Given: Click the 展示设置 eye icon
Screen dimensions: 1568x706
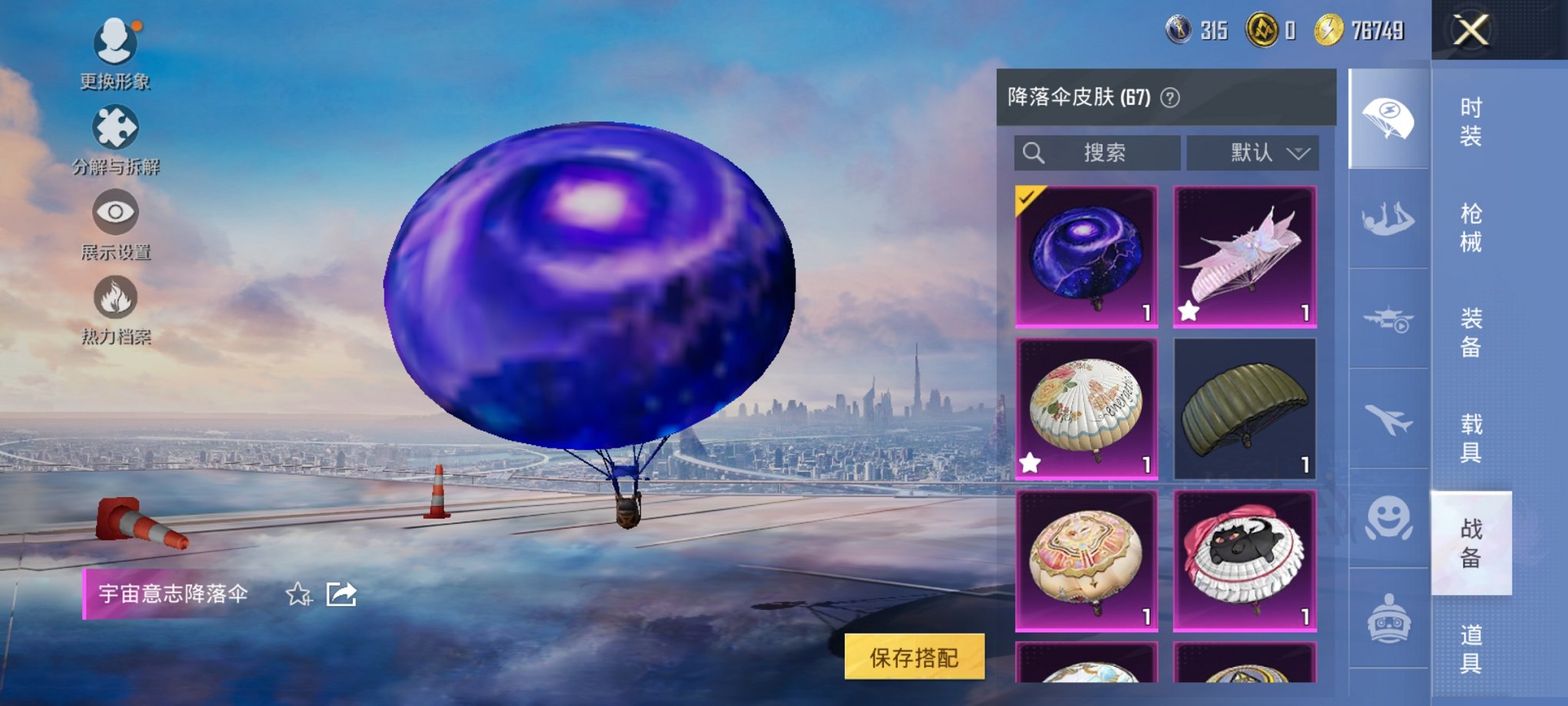Looking at the screenshot, I should pos(114,213).
